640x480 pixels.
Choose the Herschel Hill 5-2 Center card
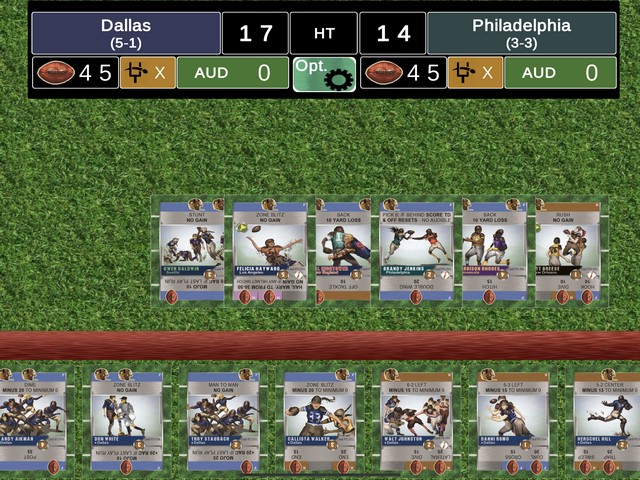click(x=606, y=422)
